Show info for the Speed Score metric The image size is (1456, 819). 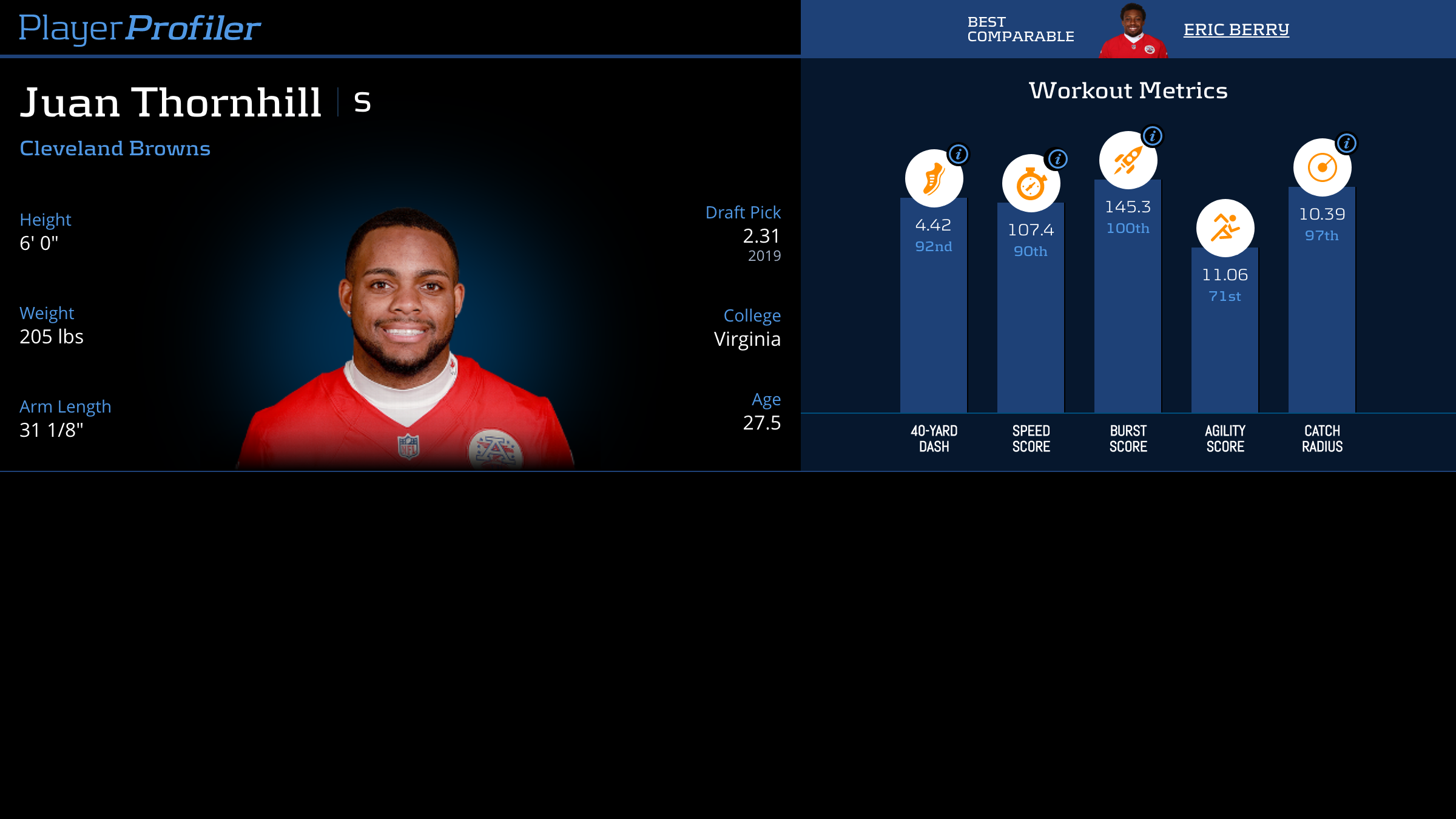point(1057,159)
